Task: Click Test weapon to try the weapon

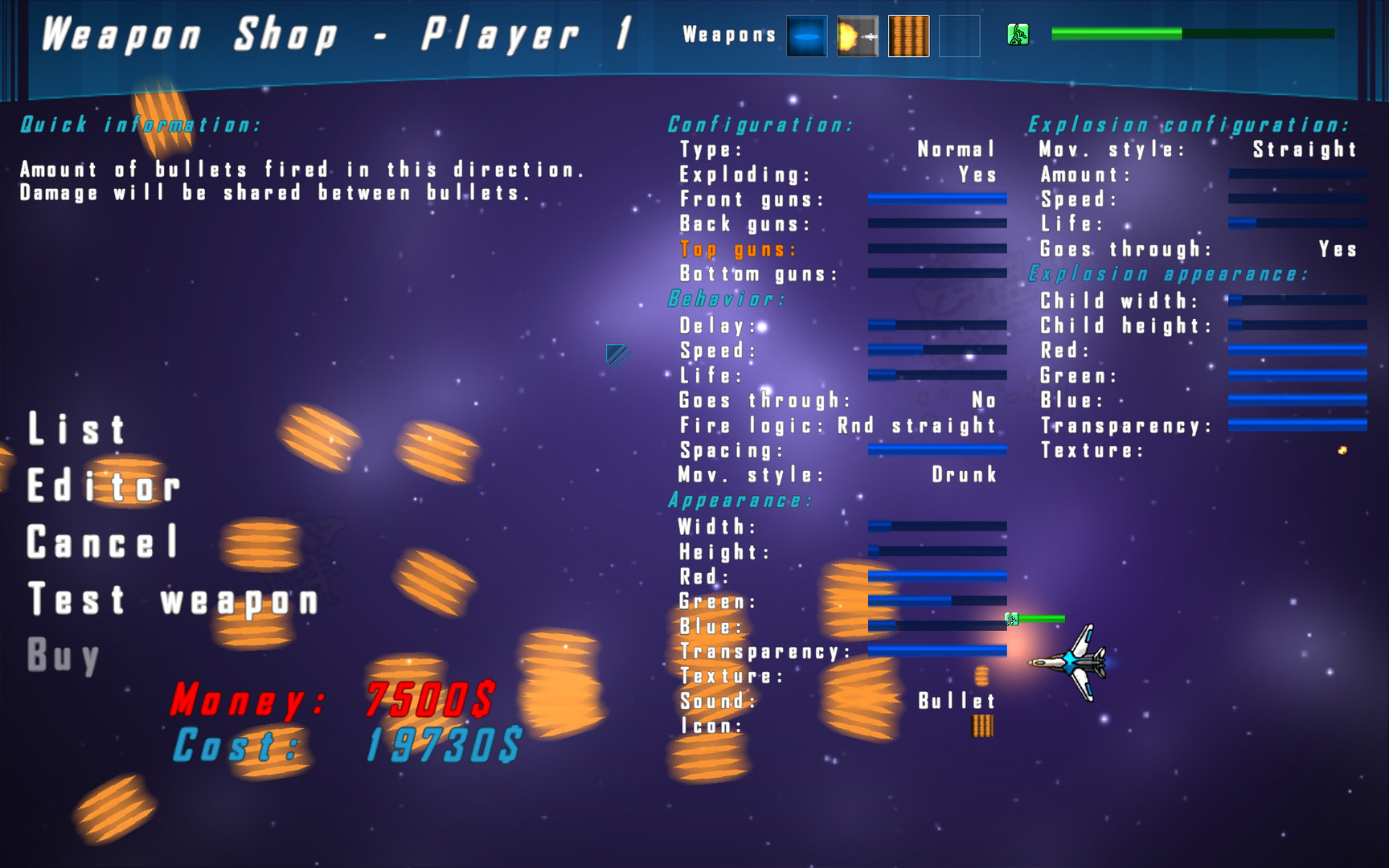Action: point(173,599)
